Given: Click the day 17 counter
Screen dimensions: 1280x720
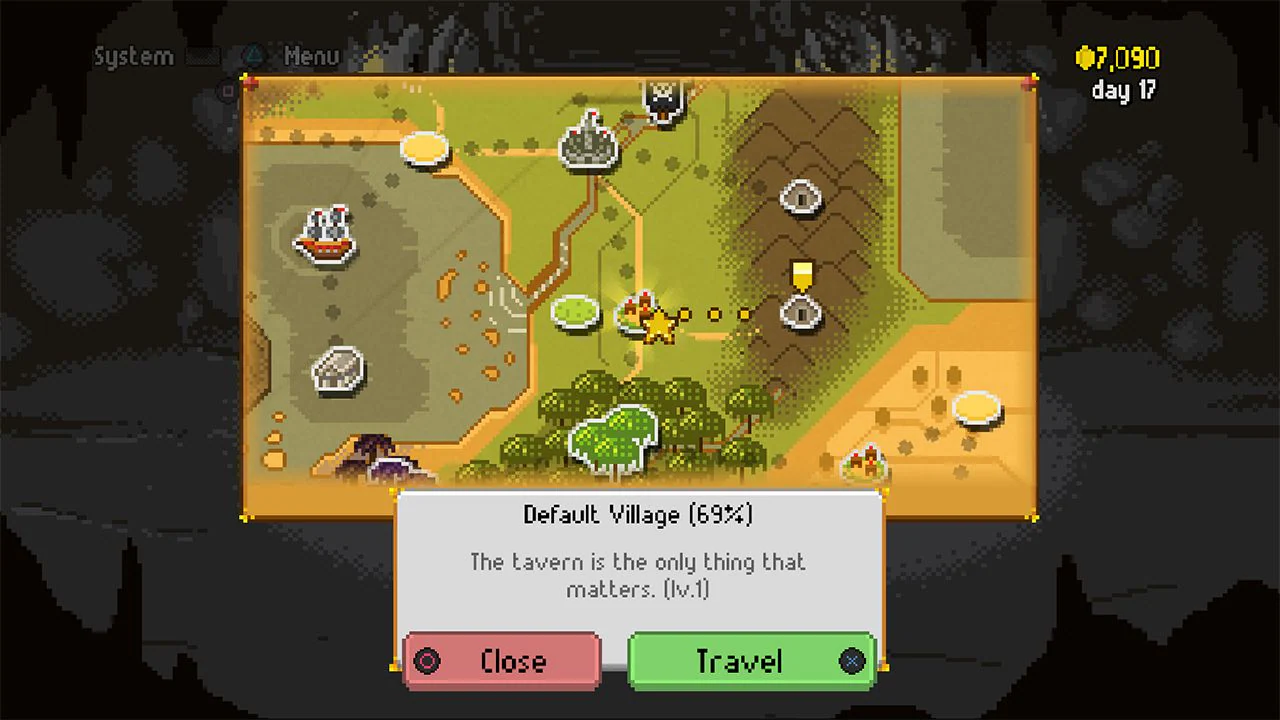Looking at the screenshot, I should pos(1122,89).
